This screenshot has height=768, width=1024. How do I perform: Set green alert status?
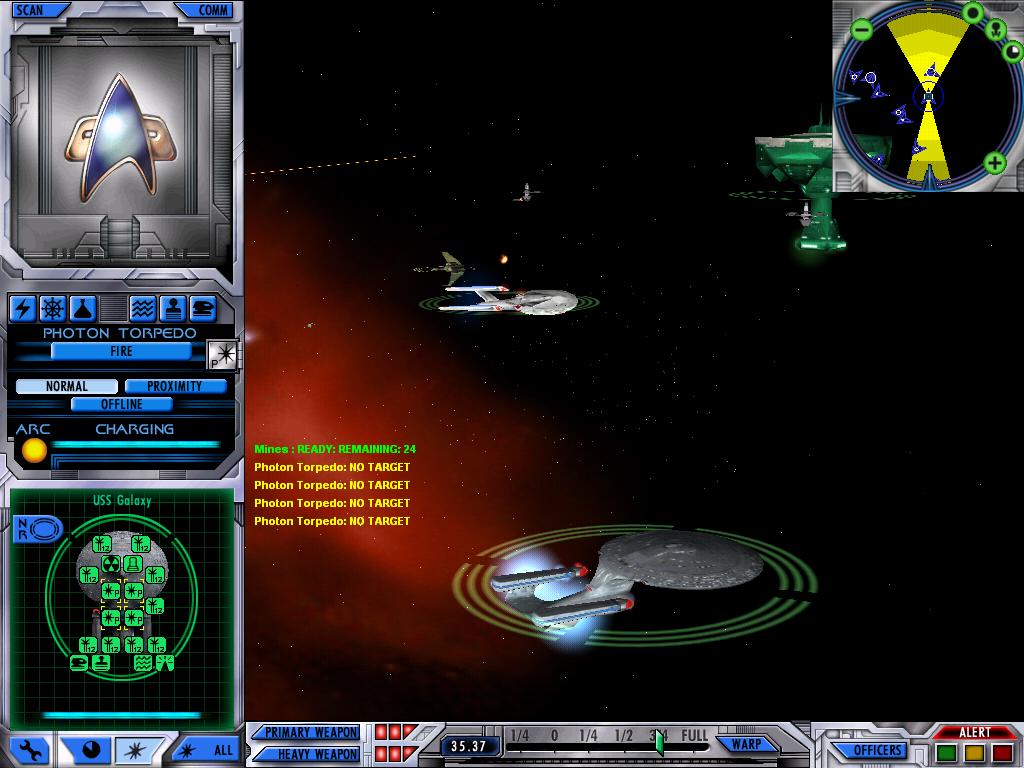pyautogui.click(x=947, y=752)
